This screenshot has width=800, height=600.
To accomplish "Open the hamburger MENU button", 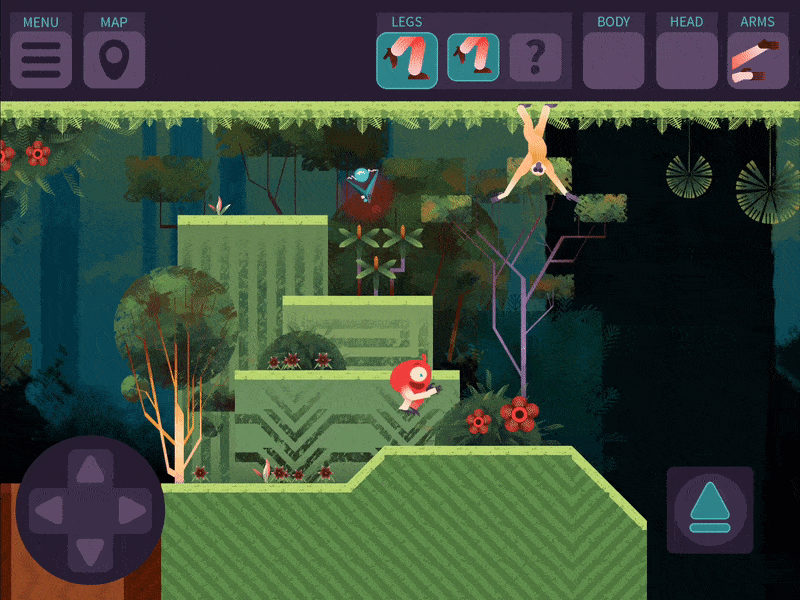I will 41,60.
